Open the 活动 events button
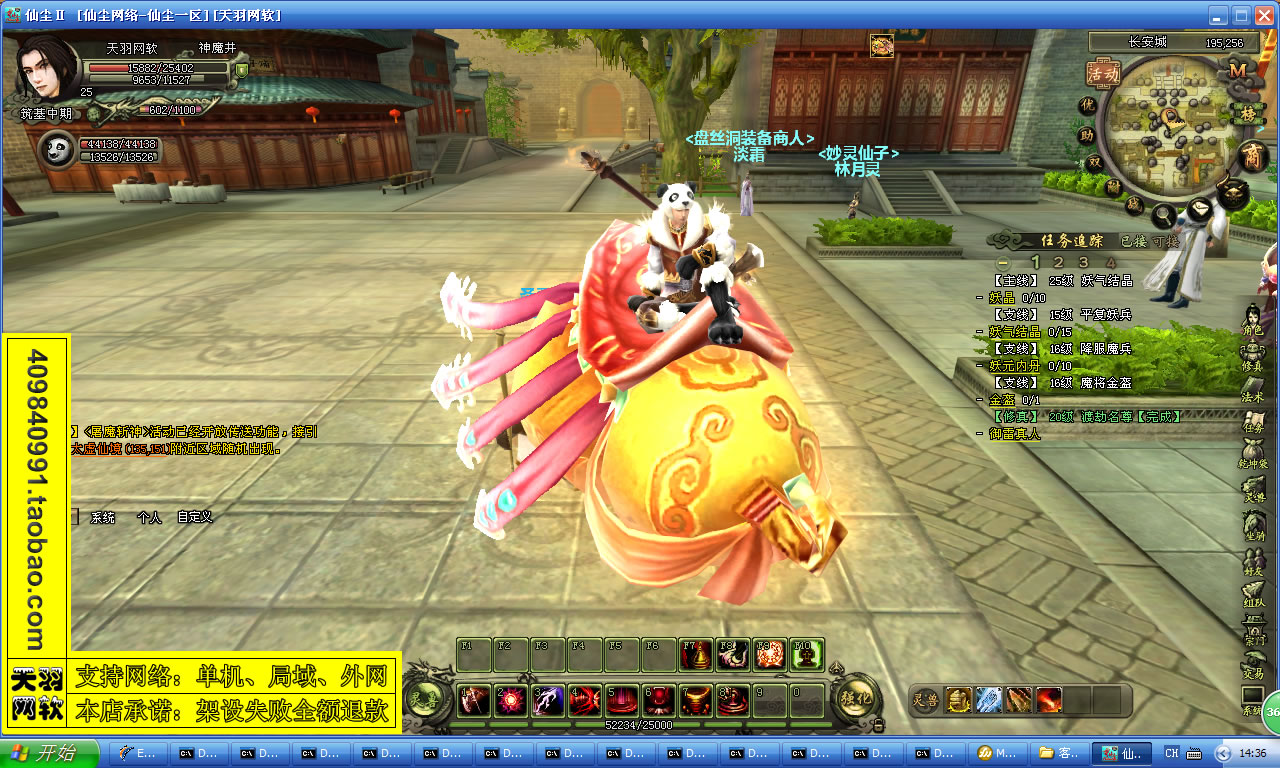The height and width of the screenshot is (768, 1280). click(x=1103, y=73)
